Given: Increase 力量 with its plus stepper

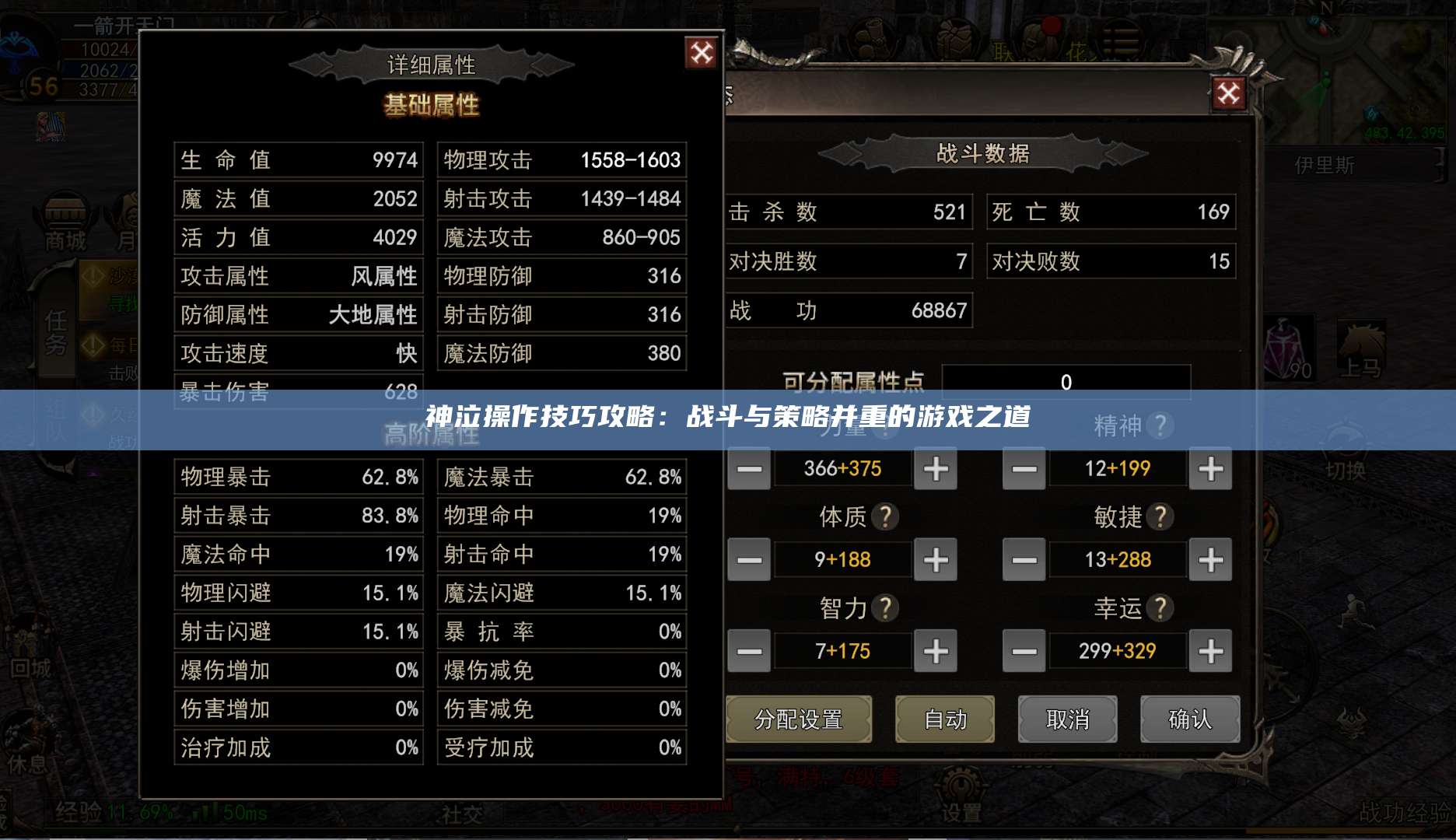Looking at the screenshot, I should pyautogui.click(x=936, y=469).
